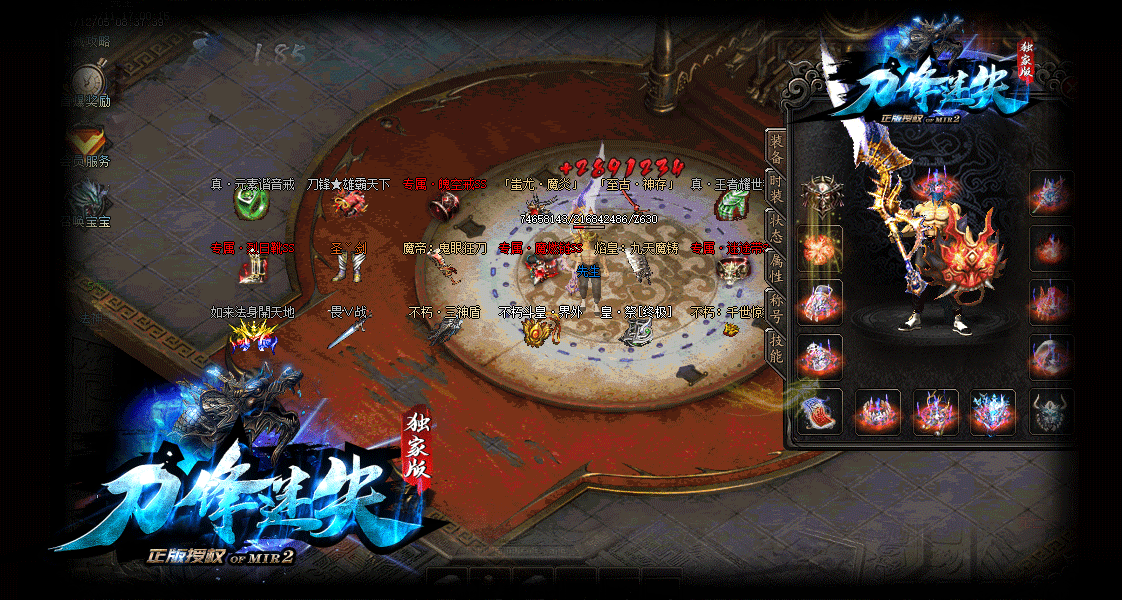Image resolution: width=1122 pixels, height=600 pixels.
Task: Click the 召唤宝宝 summon pet icon
Action: [89, 199]
